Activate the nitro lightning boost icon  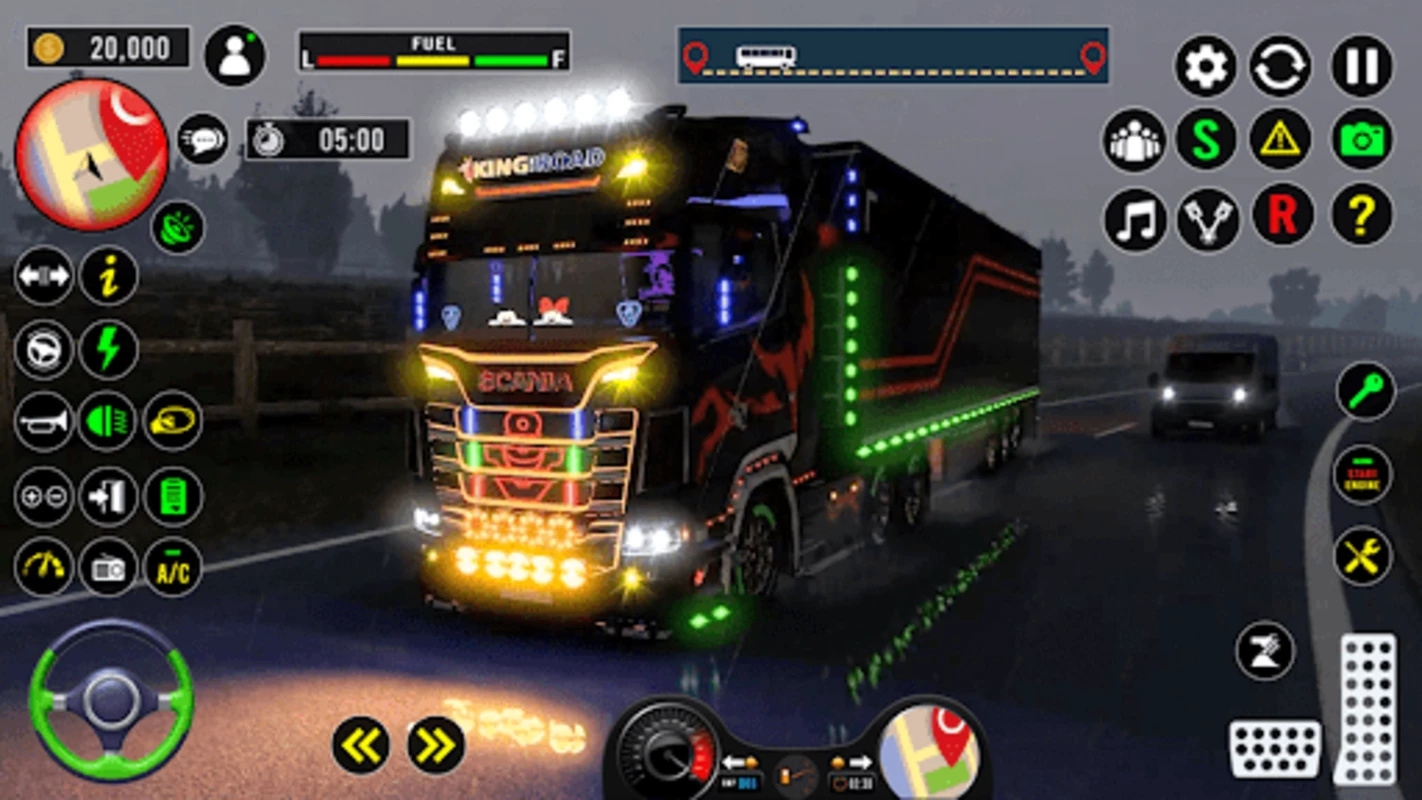coord(107,352)
